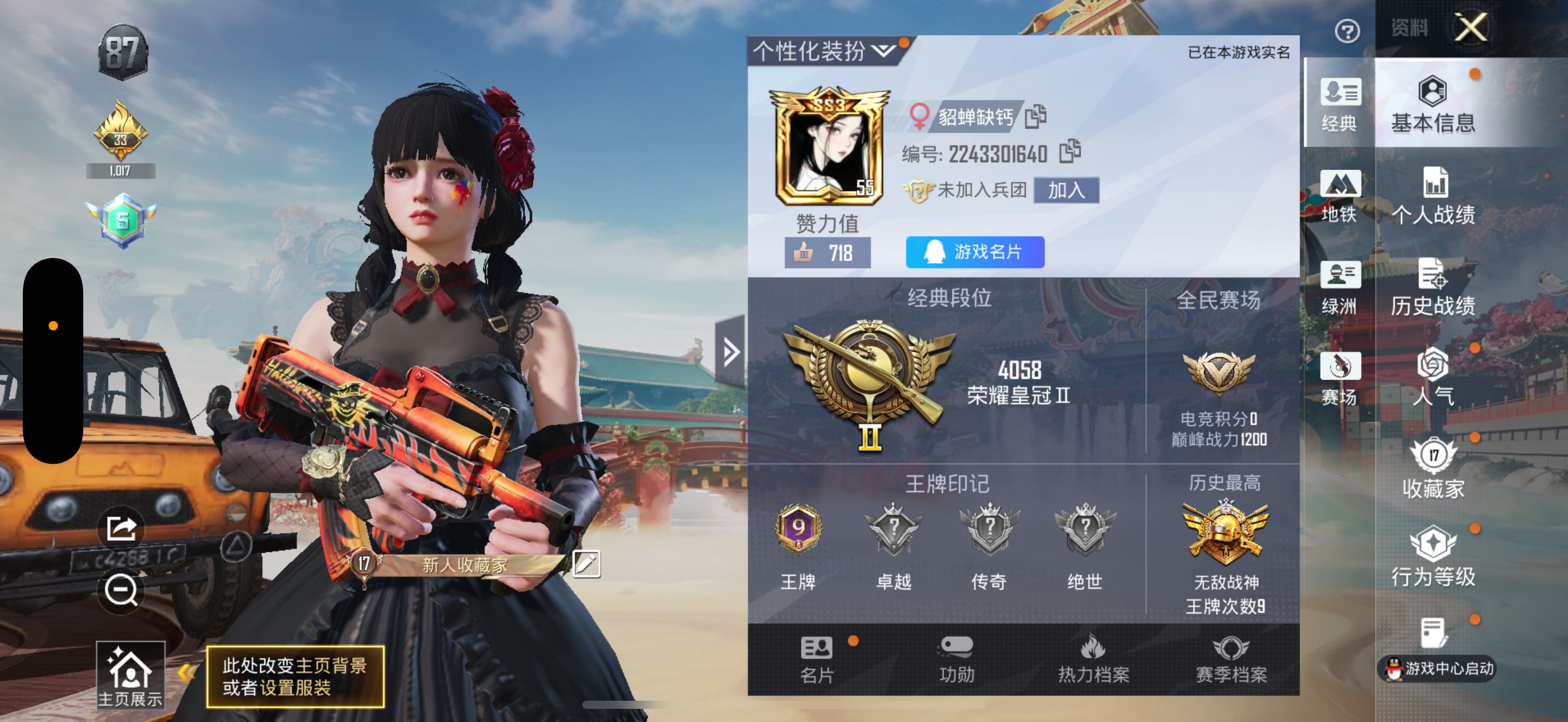Tap 加入 to join a clan
Viewport: 1568px width, 722px height.
click(1066, 190)
